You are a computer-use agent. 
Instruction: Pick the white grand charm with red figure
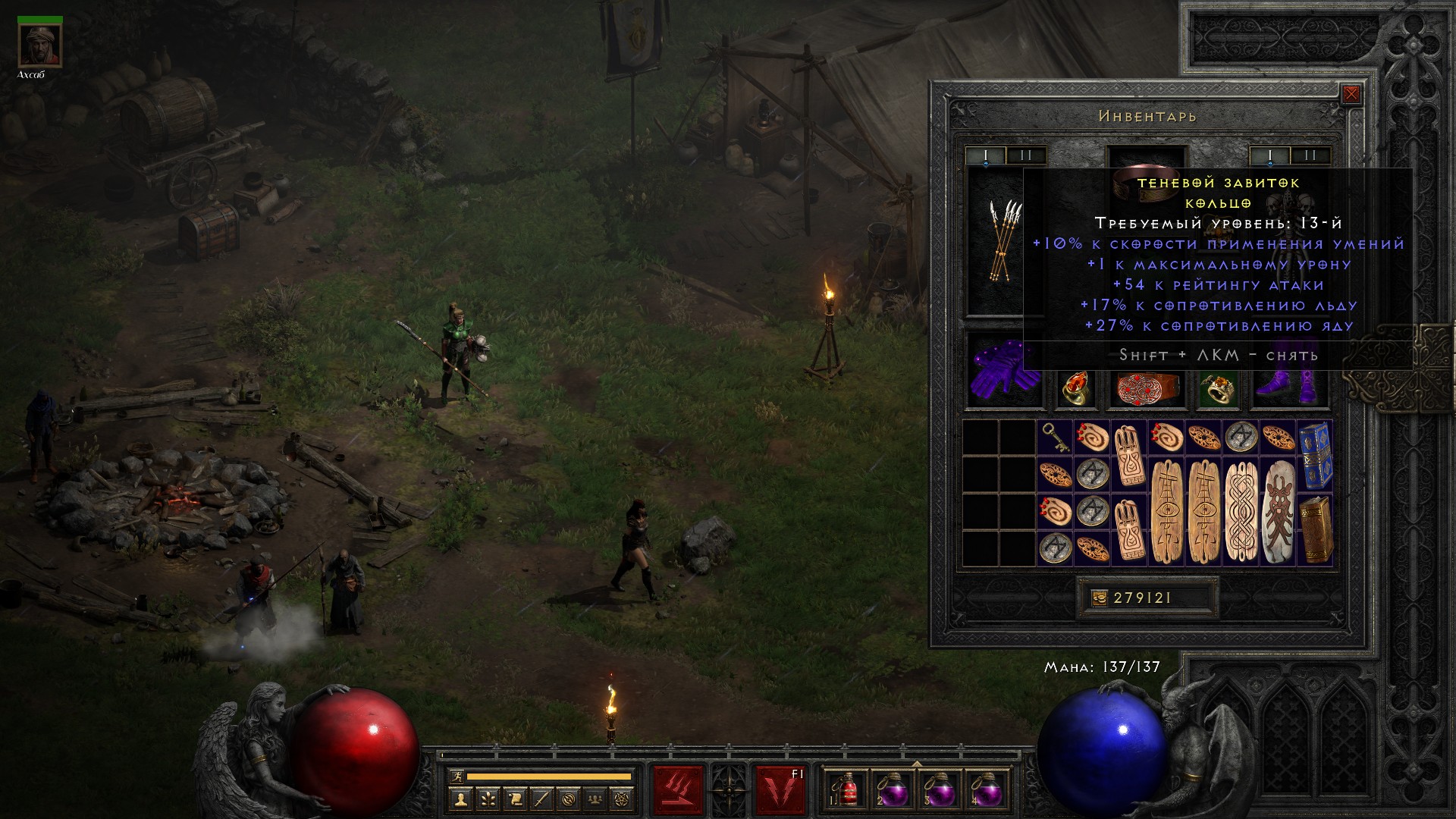coord(1278,511)
